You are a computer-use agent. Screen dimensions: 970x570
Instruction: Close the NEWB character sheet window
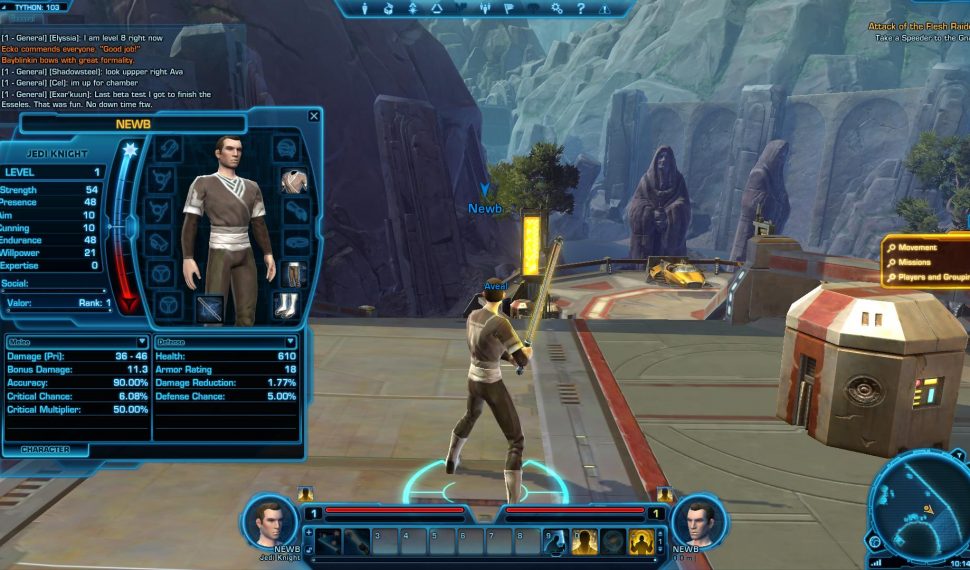[314, 116]
